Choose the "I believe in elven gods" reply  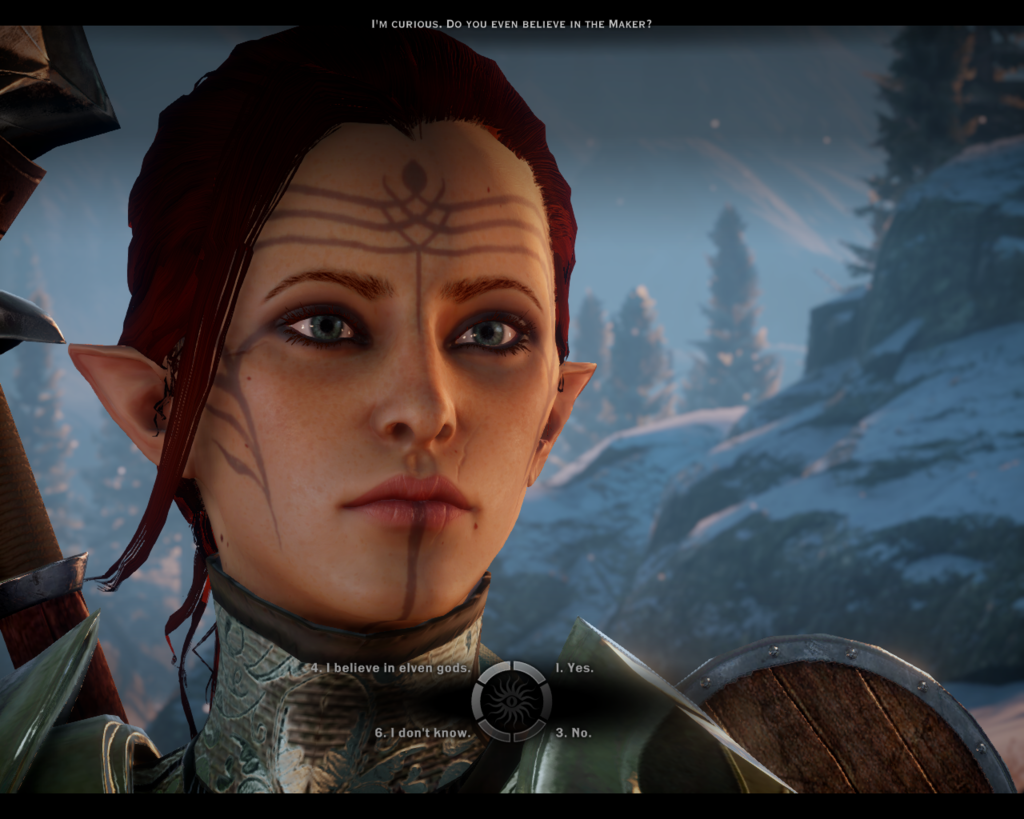(386, 668)
